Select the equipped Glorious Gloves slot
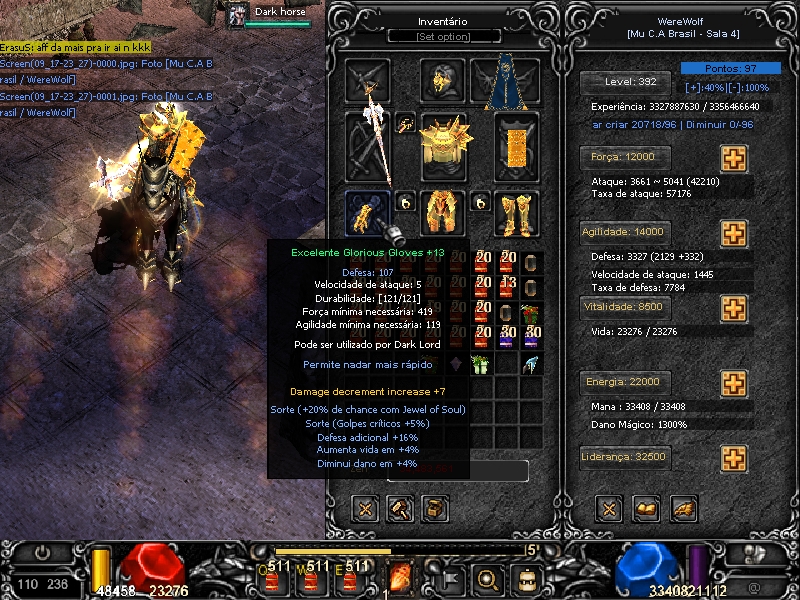Image resolution: width=800 pixels, height=600 pixels. (x=367, y=212)
